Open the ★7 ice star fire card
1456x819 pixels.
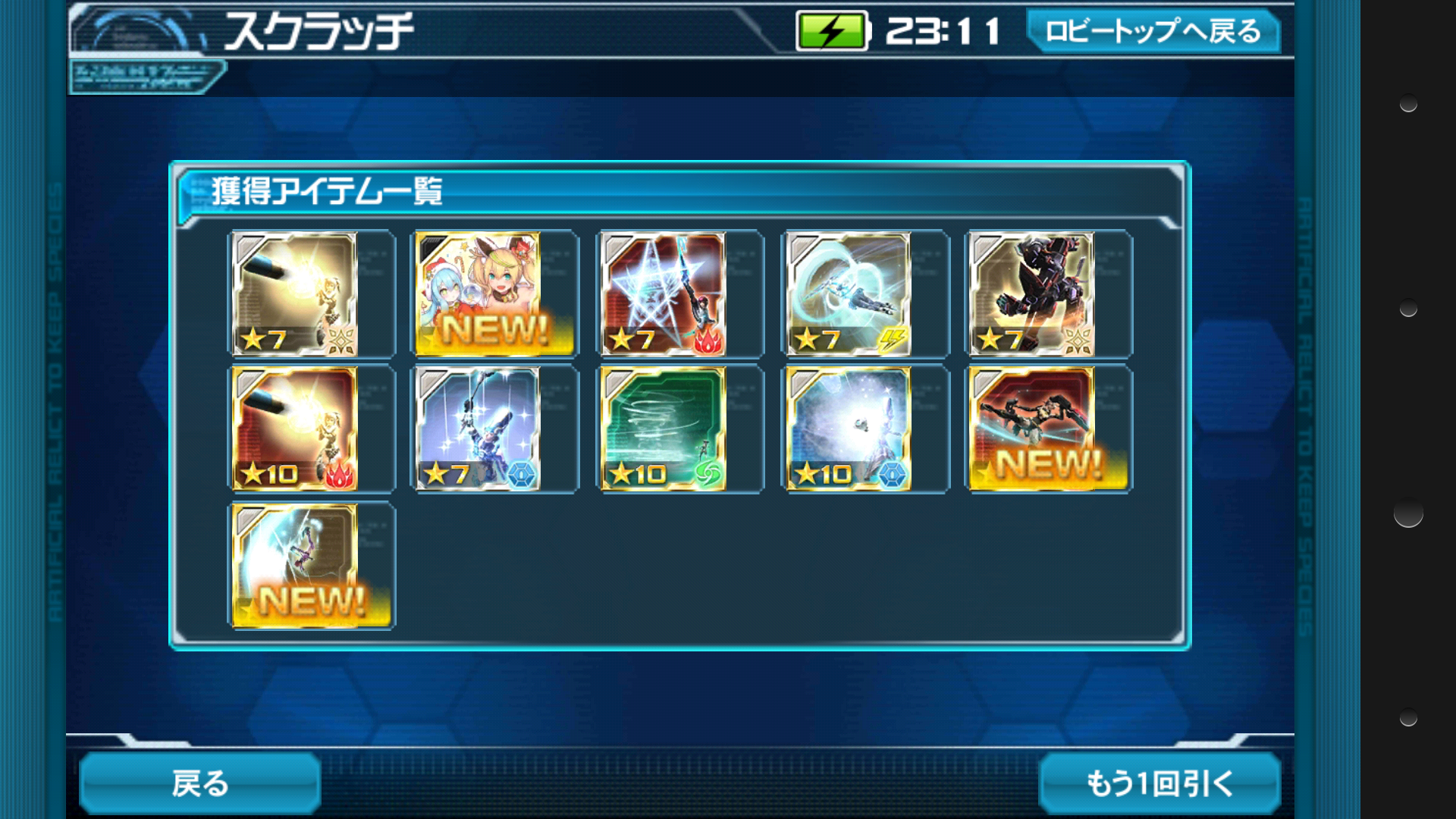pos(664,293)
